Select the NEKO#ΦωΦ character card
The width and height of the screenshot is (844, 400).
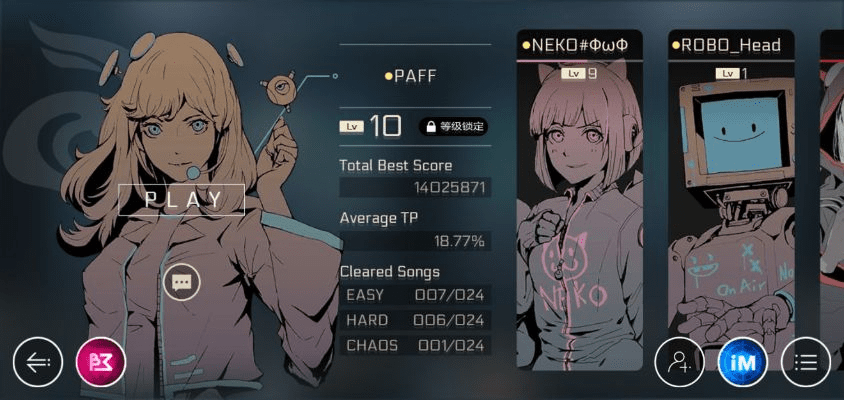[x=579, y=200]
